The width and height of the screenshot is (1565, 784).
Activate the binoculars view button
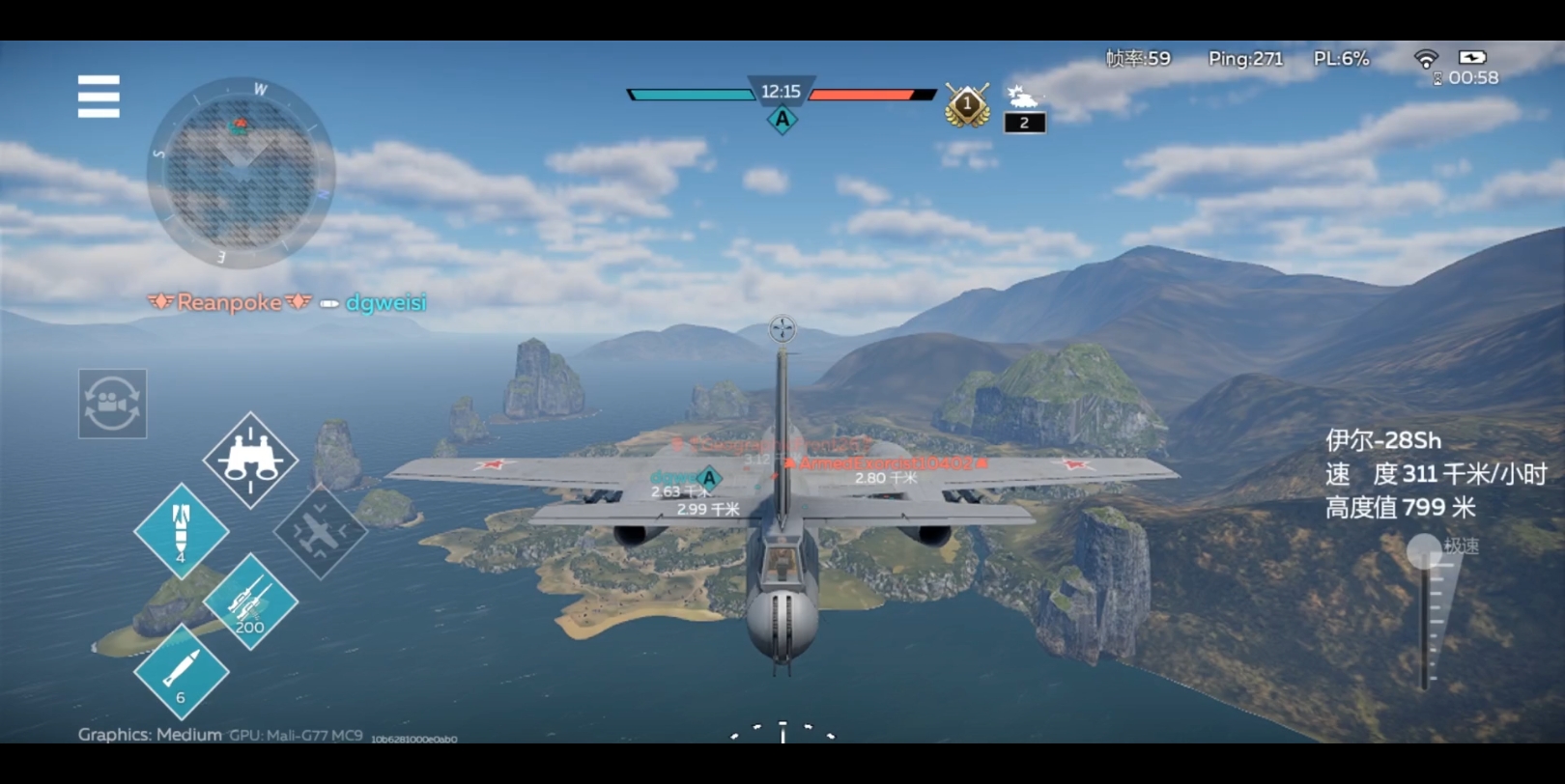click(x=250, y=460)
